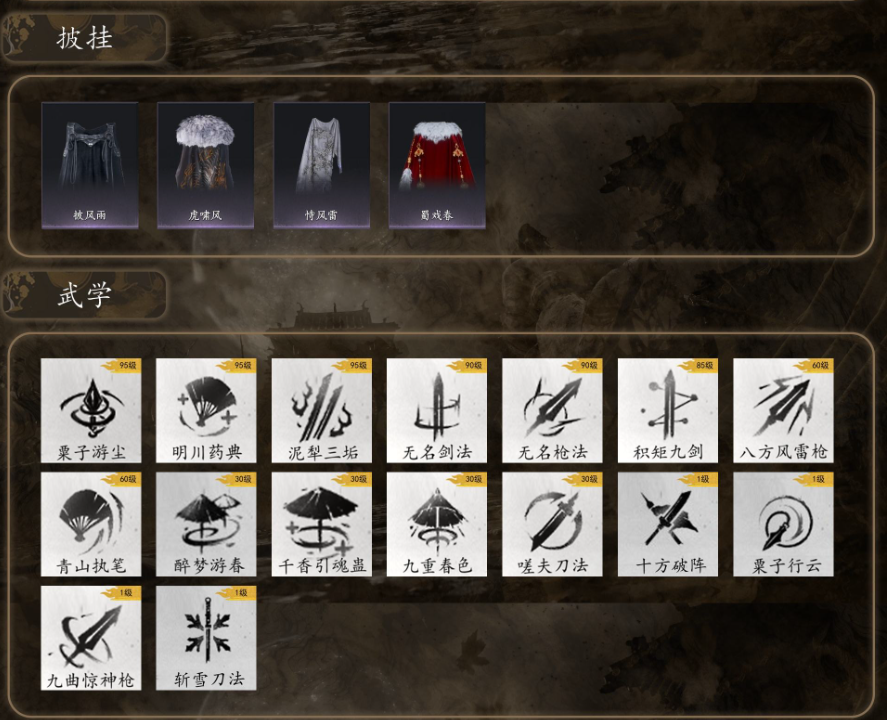Click the 泥犁三垢 martial art icon
This screenshot has height=720, width=887.
[x=322, y=411]
